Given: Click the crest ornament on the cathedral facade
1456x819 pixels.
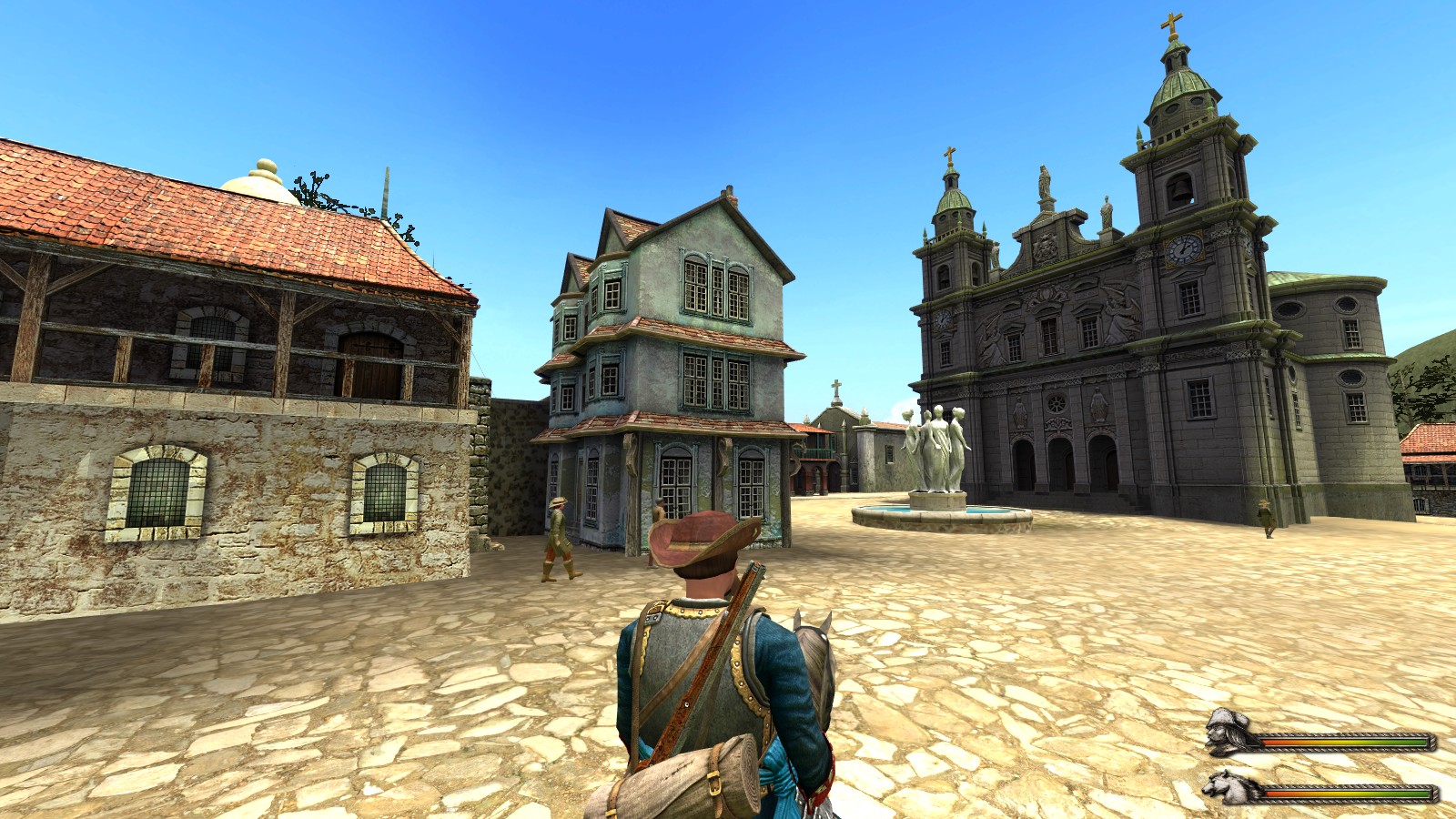Looking at the screenshot, I should [x=1045, y=249].
